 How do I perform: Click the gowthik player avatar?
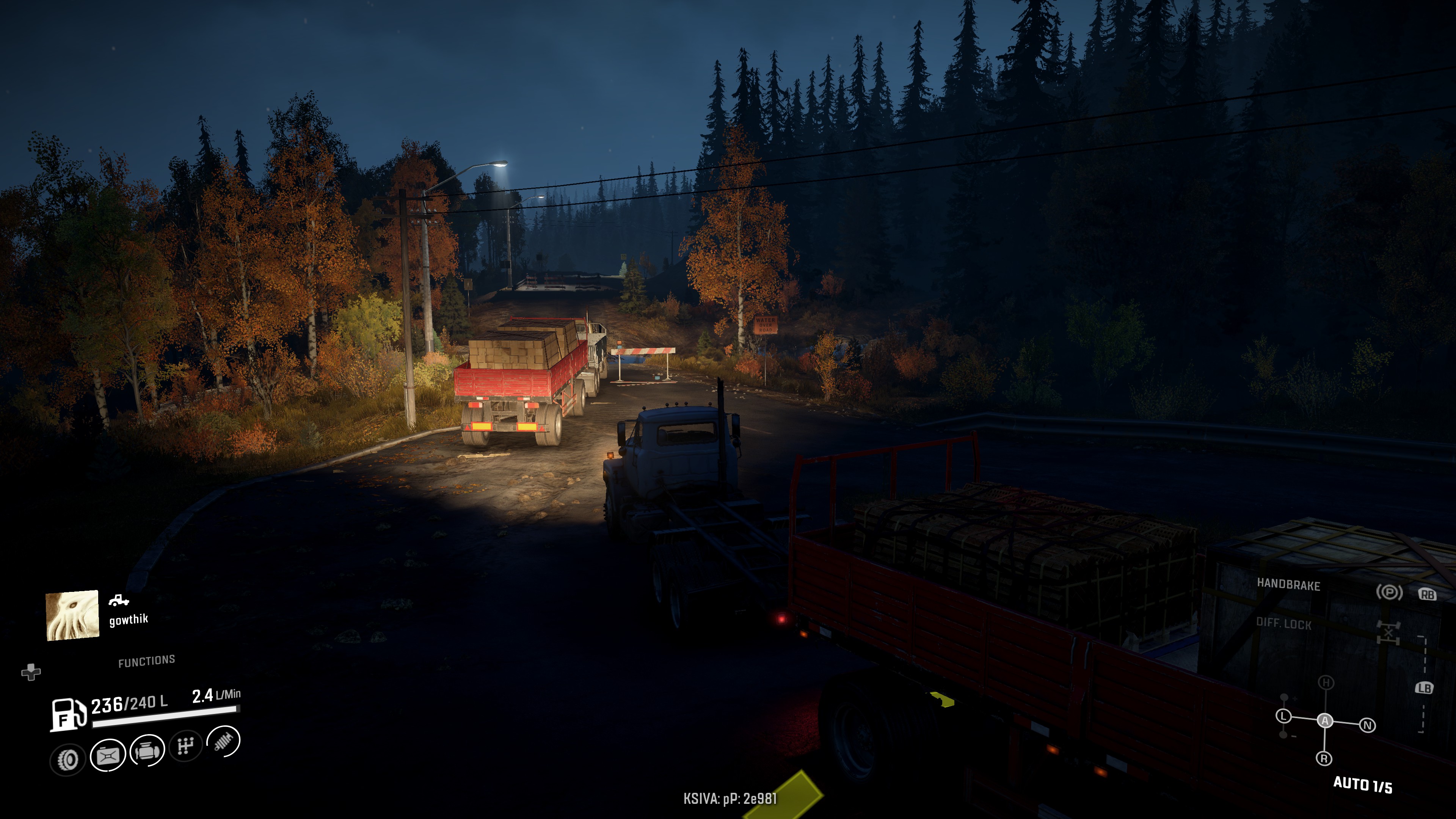(72, 615)
